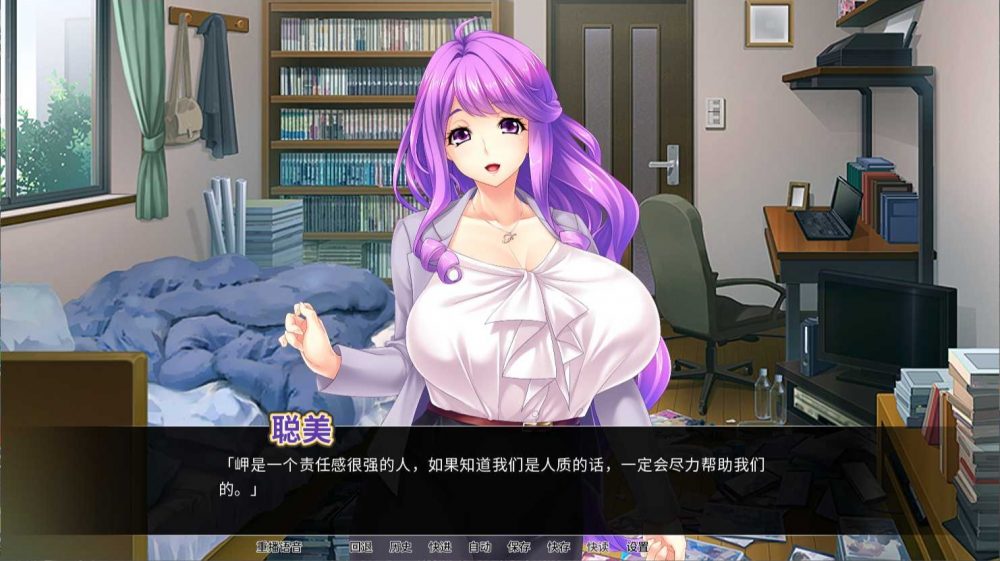Click the 回退 rollback button
The height and width of the screenshot is (561, 1000).
tap(361, 547)
